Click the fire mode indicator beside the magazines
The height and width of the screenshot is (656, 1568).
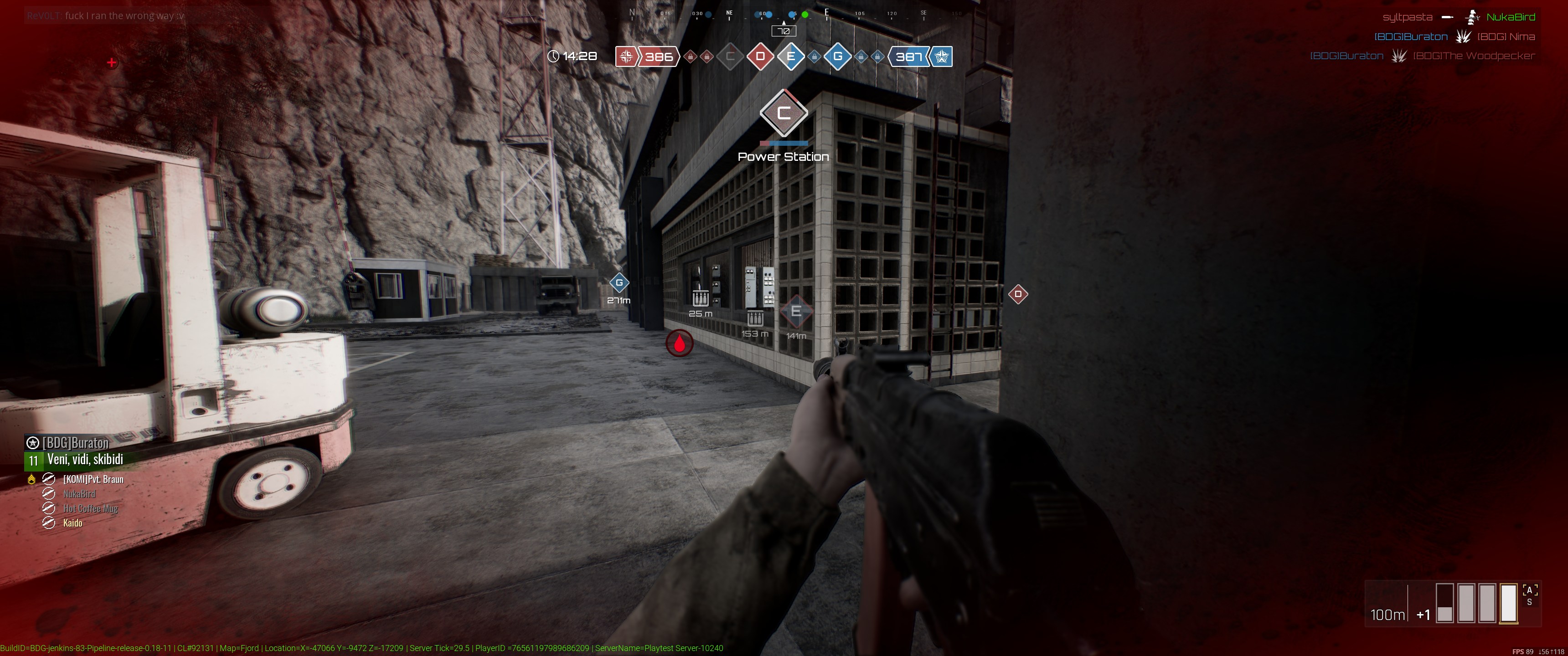(x=1530, y=596)
